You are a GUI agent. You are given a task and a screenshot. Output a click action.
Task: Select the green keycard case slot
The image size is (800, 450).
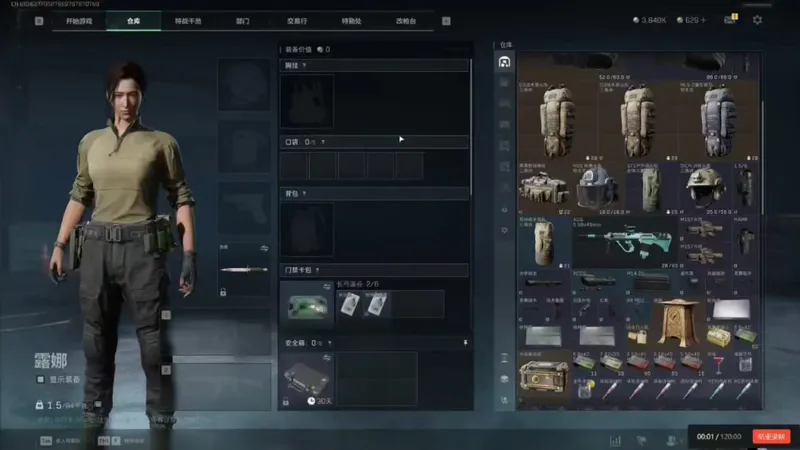point(306,303)
